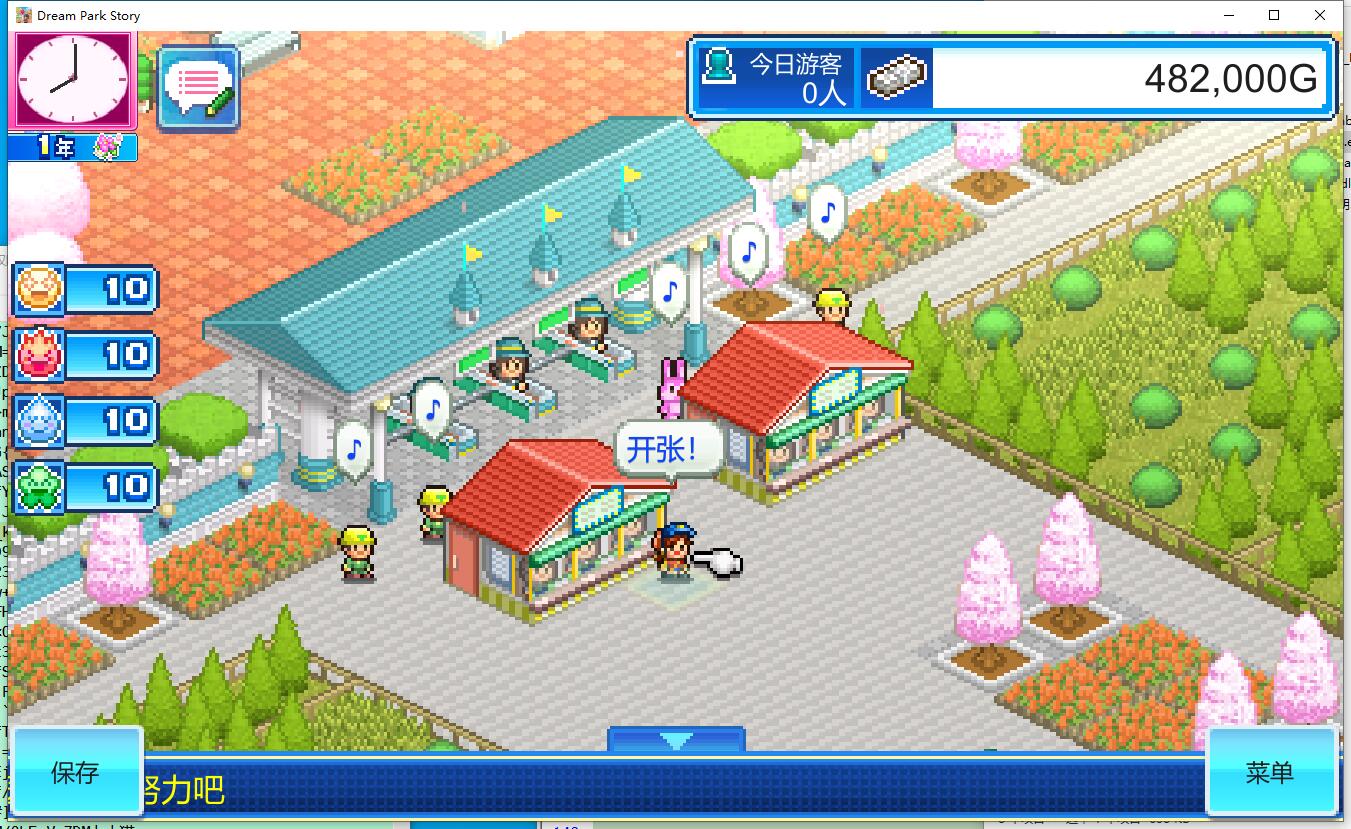Image resolution: width=1351 pixels, height=829 pixels.
Task: Click the analog clock icon
Action: tap(74, 82)
